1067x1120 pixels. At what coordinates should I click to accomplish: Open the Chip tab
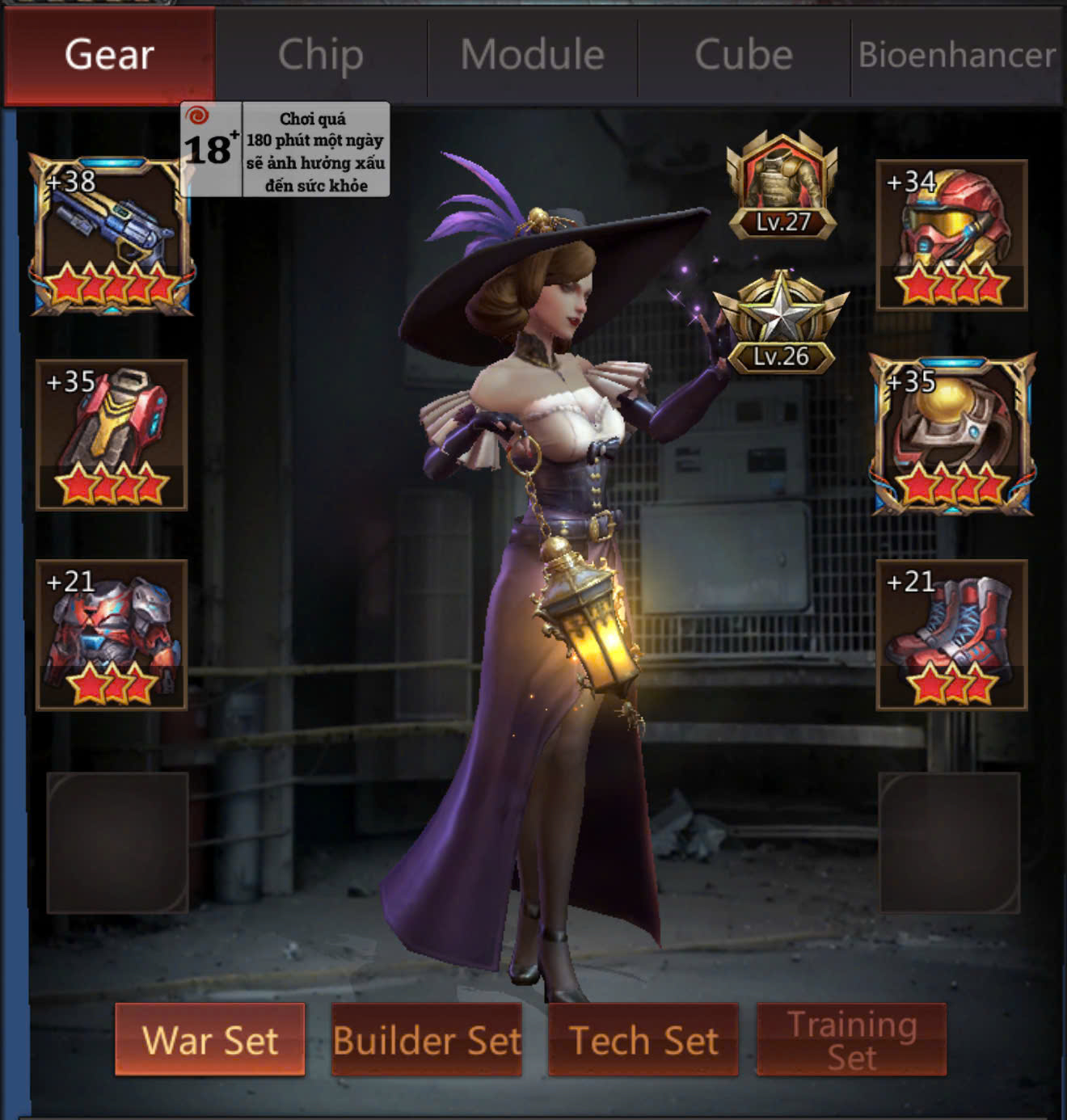[x=321, y=55]
